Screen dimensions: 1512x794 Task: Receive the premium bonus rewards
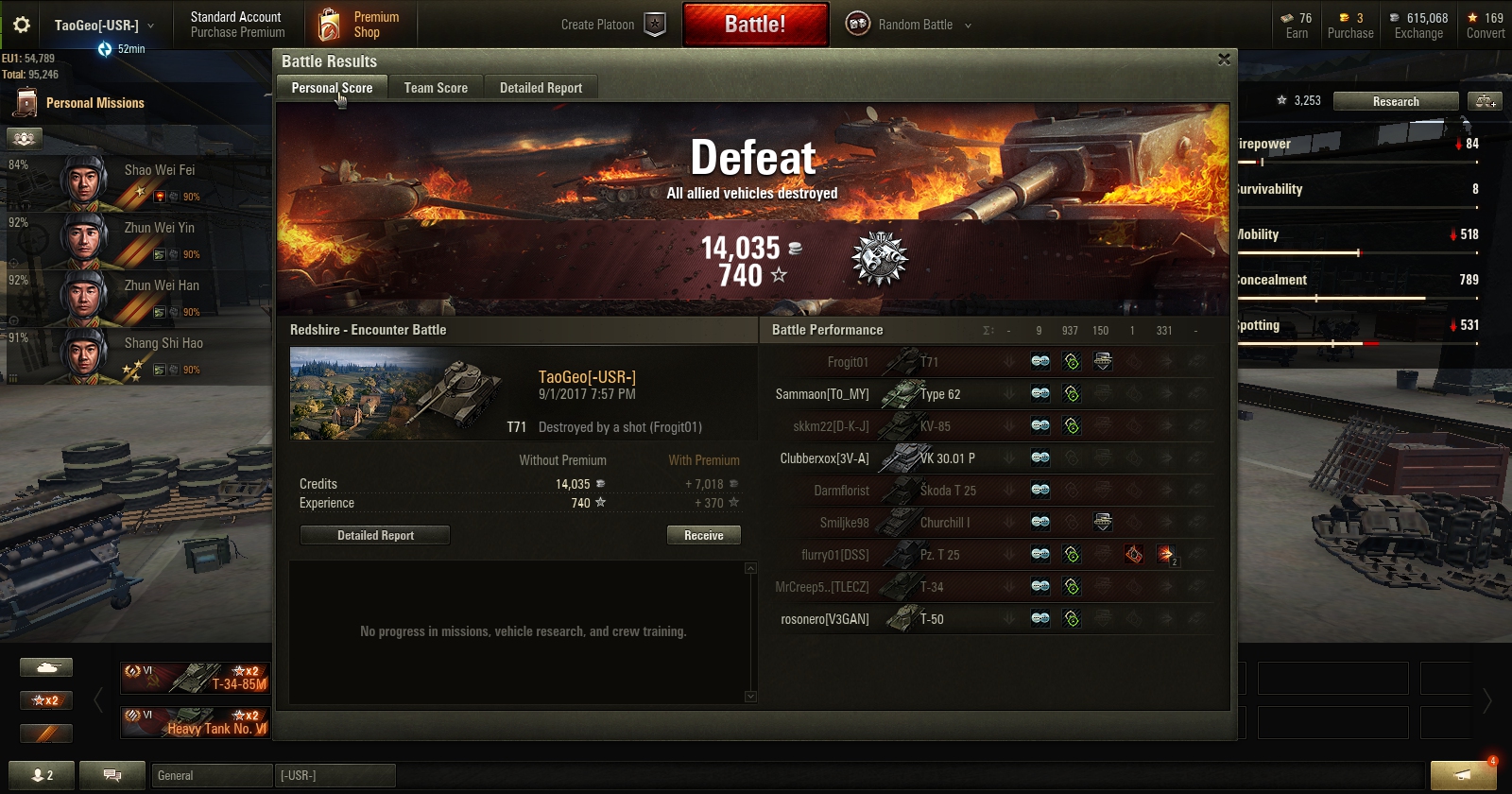703,535
